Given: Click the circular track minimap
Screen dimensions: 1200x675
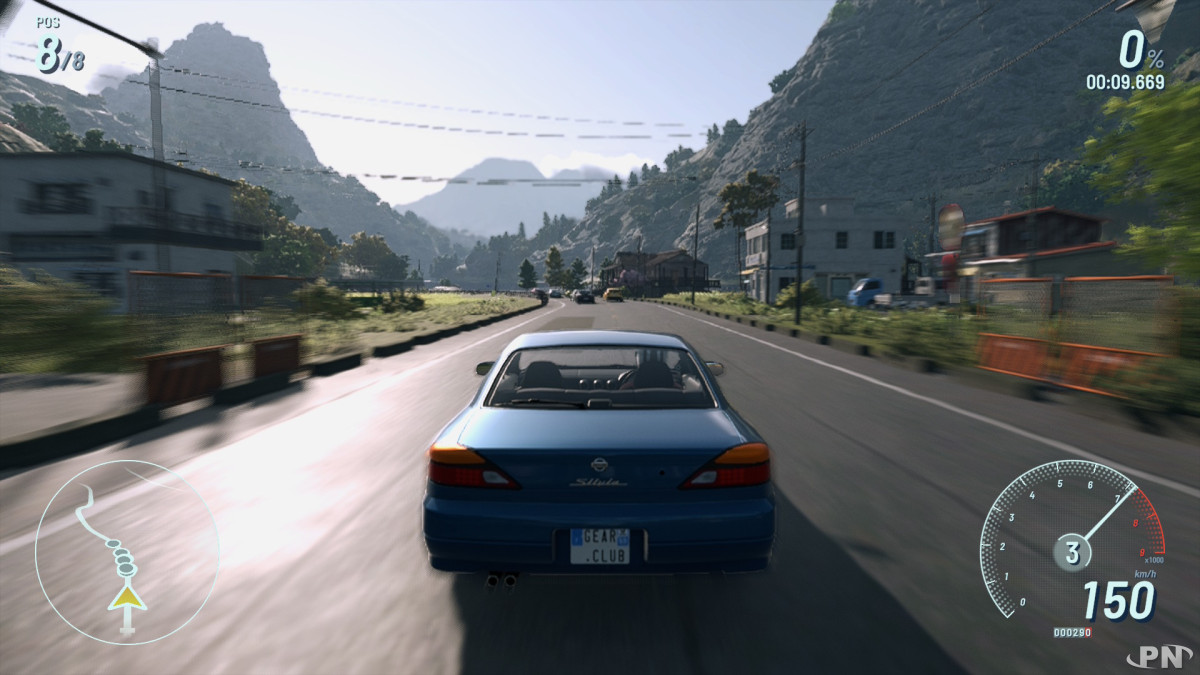Looking at the screenshot, I should click(127, 552).
